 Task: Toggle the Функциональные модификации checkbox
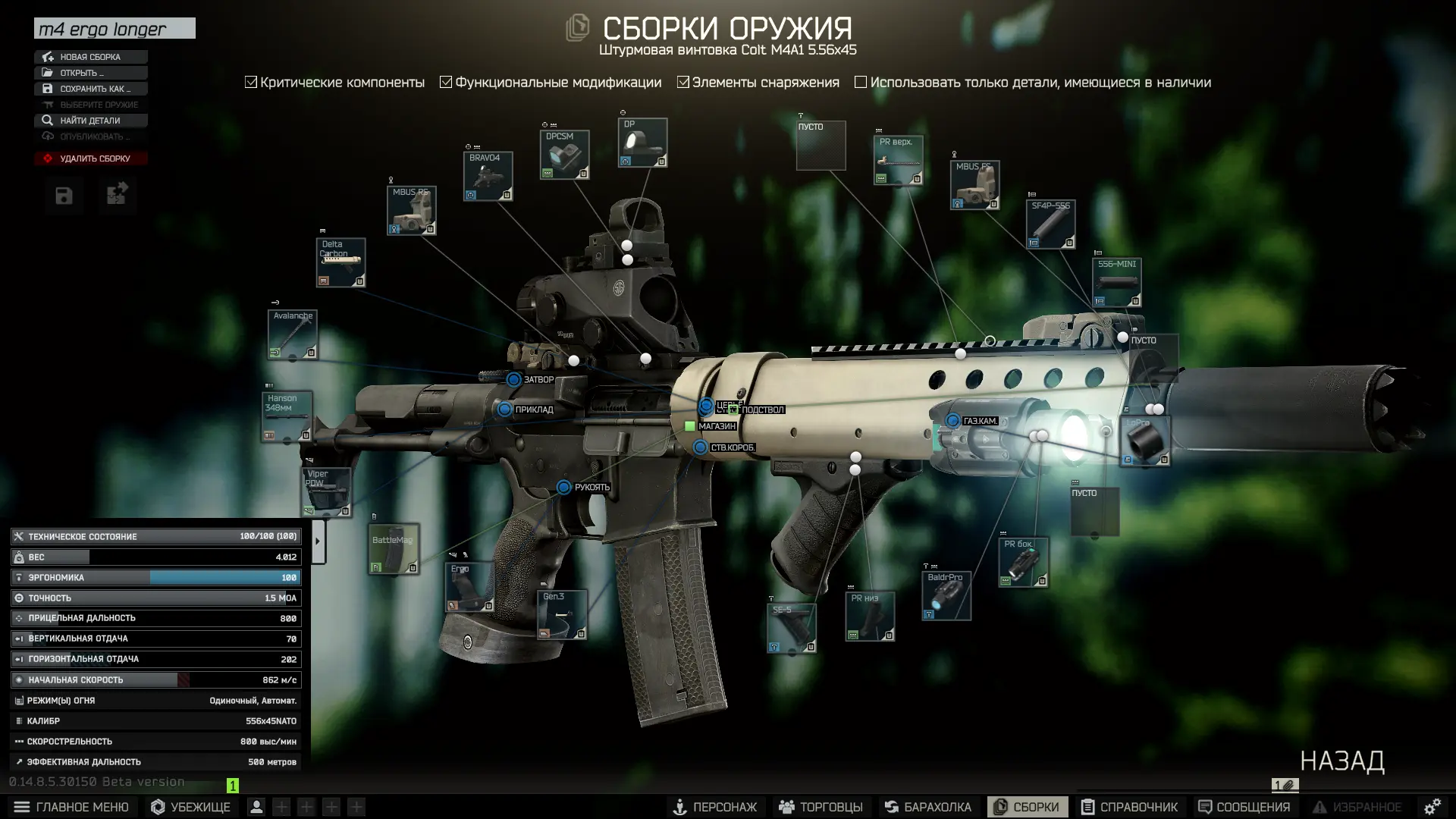446,82
